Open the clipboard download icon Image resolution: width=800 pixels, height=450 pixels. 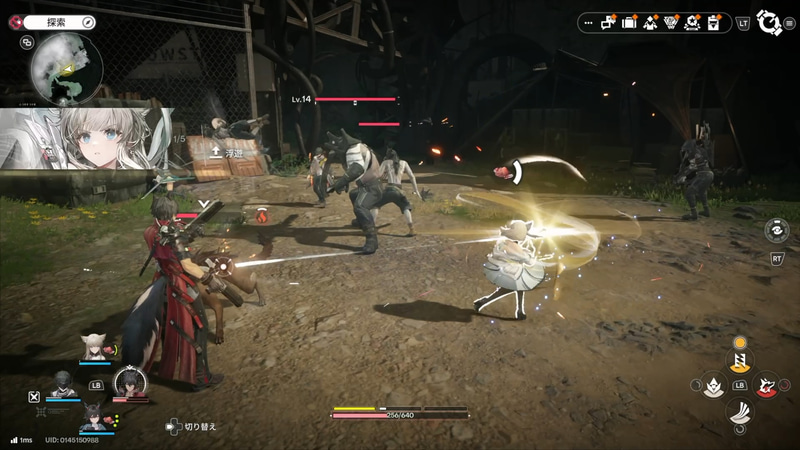(713, 22)
